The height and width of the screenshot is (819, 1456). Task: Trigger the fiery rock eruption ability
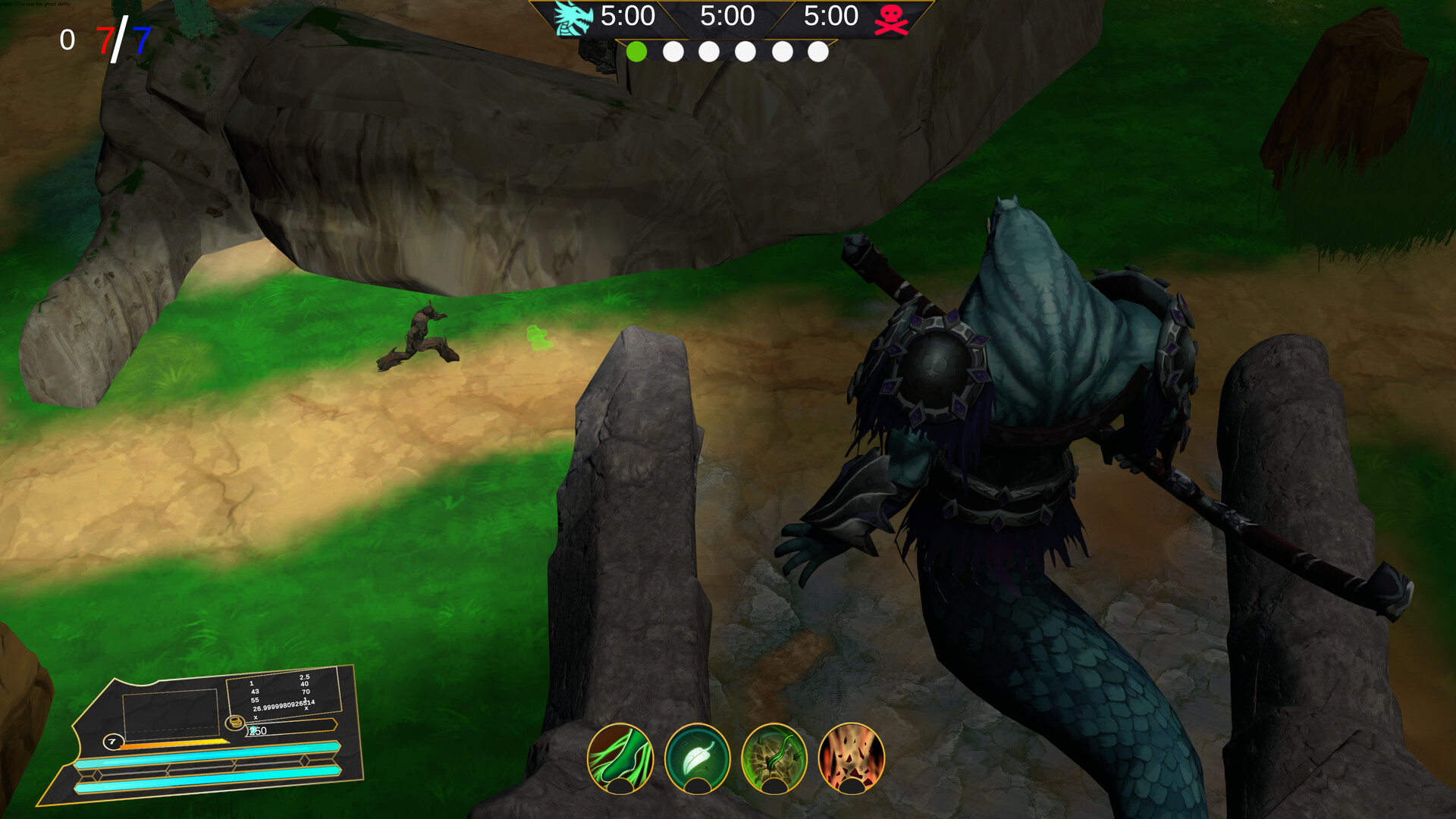coord(852,758)
